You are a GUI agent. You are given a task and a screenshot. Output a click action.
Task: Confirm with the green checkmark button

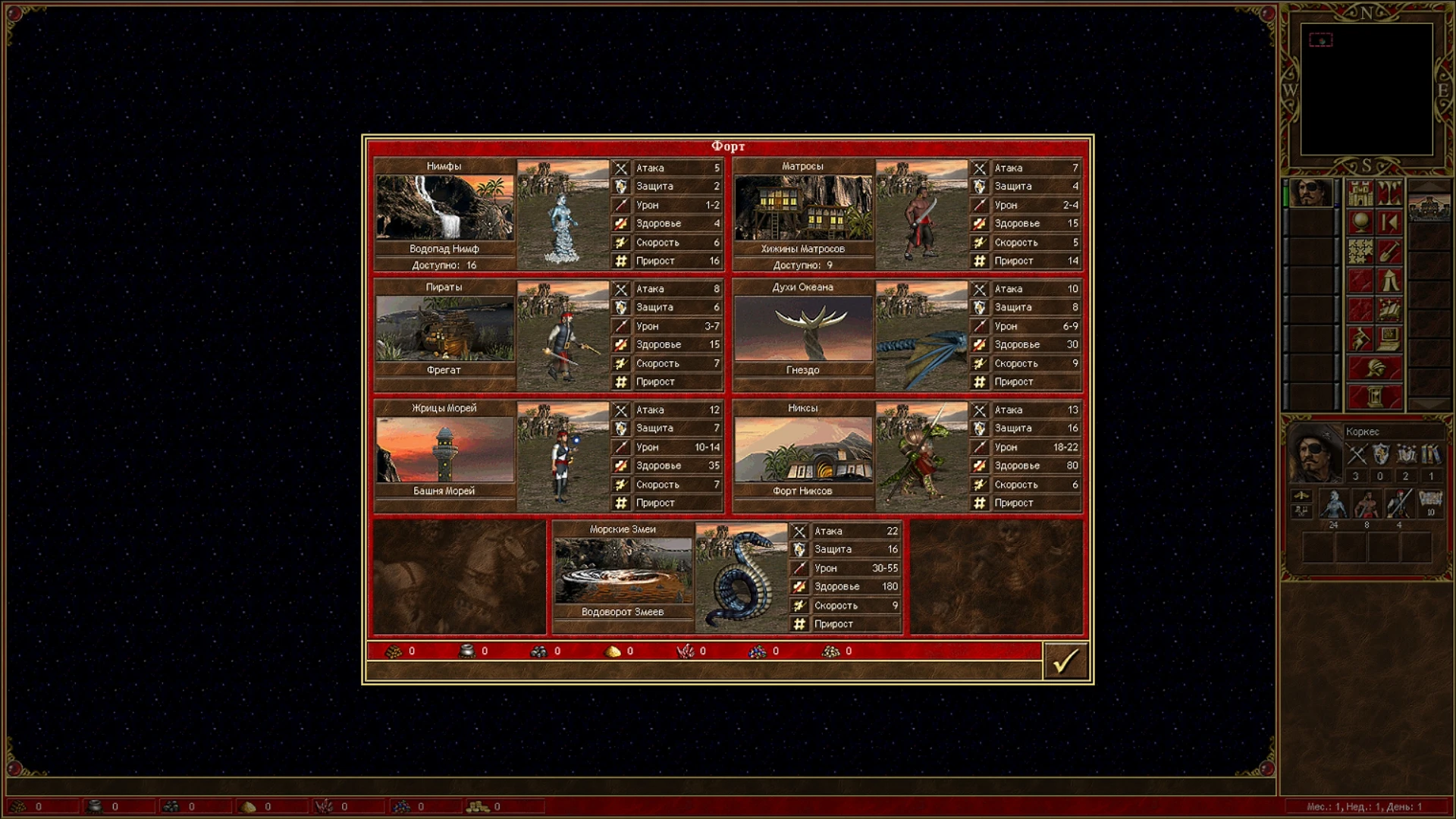[1065, 659]
